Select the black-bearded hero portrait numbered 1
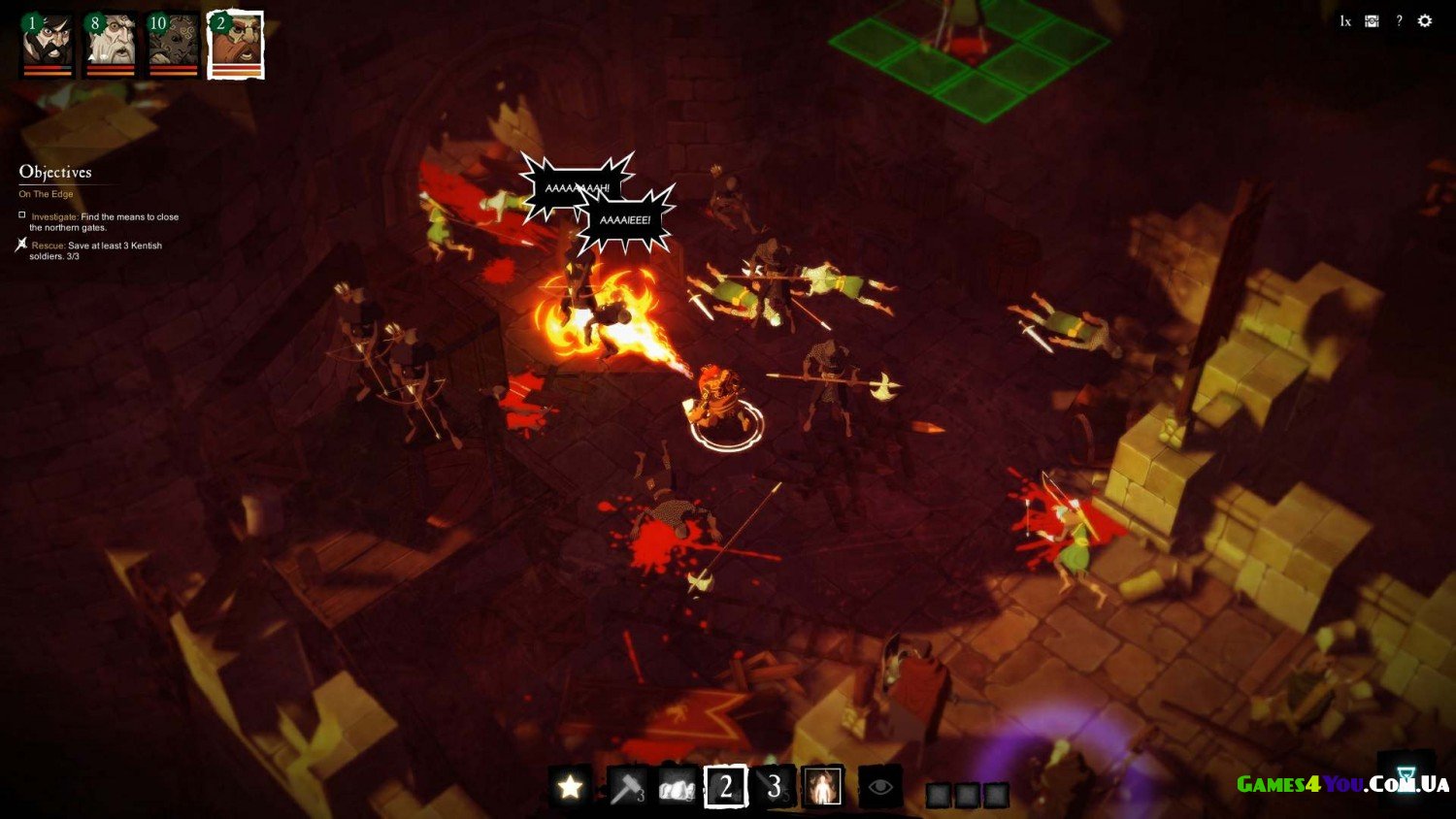 (48, 45)
